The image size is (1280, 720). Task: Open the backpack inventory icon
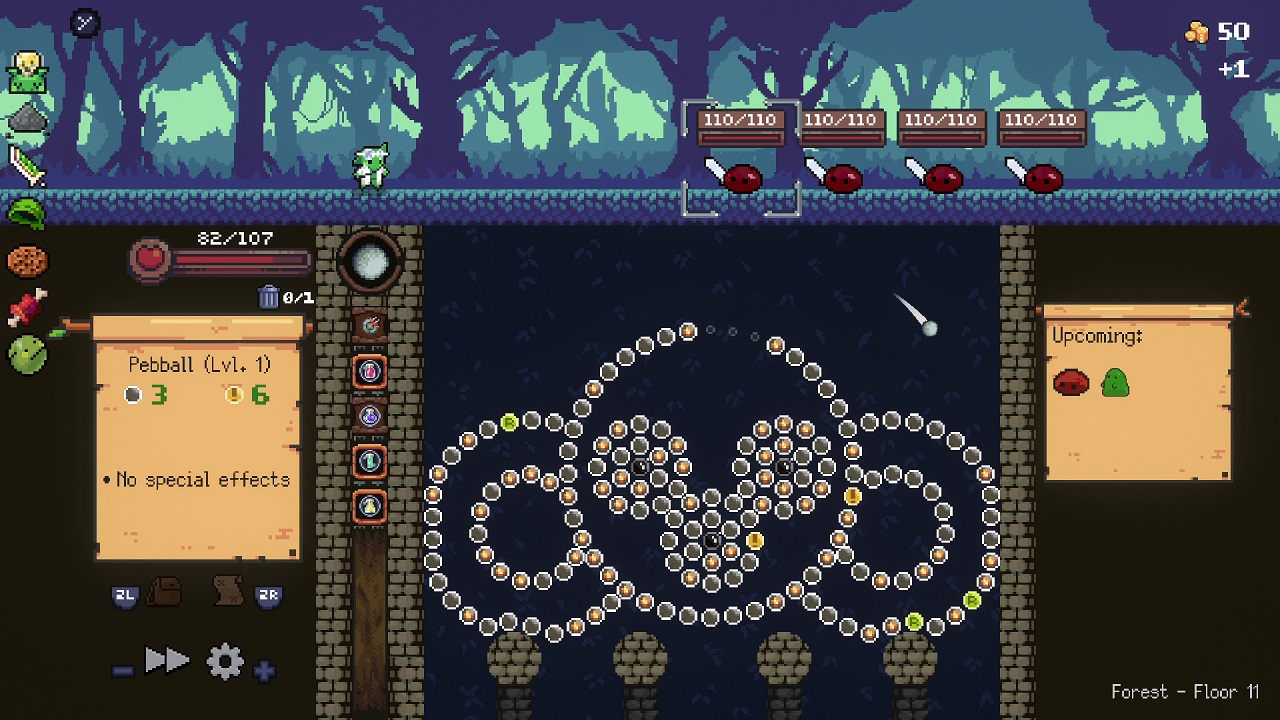coord(163,592)
